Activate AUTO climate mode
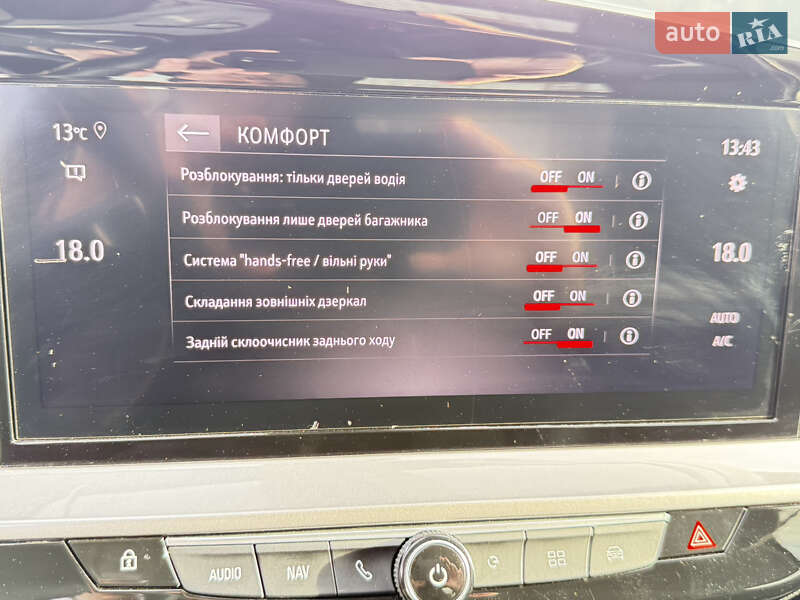The image size is (800, 600). click(x=724, y=318)
